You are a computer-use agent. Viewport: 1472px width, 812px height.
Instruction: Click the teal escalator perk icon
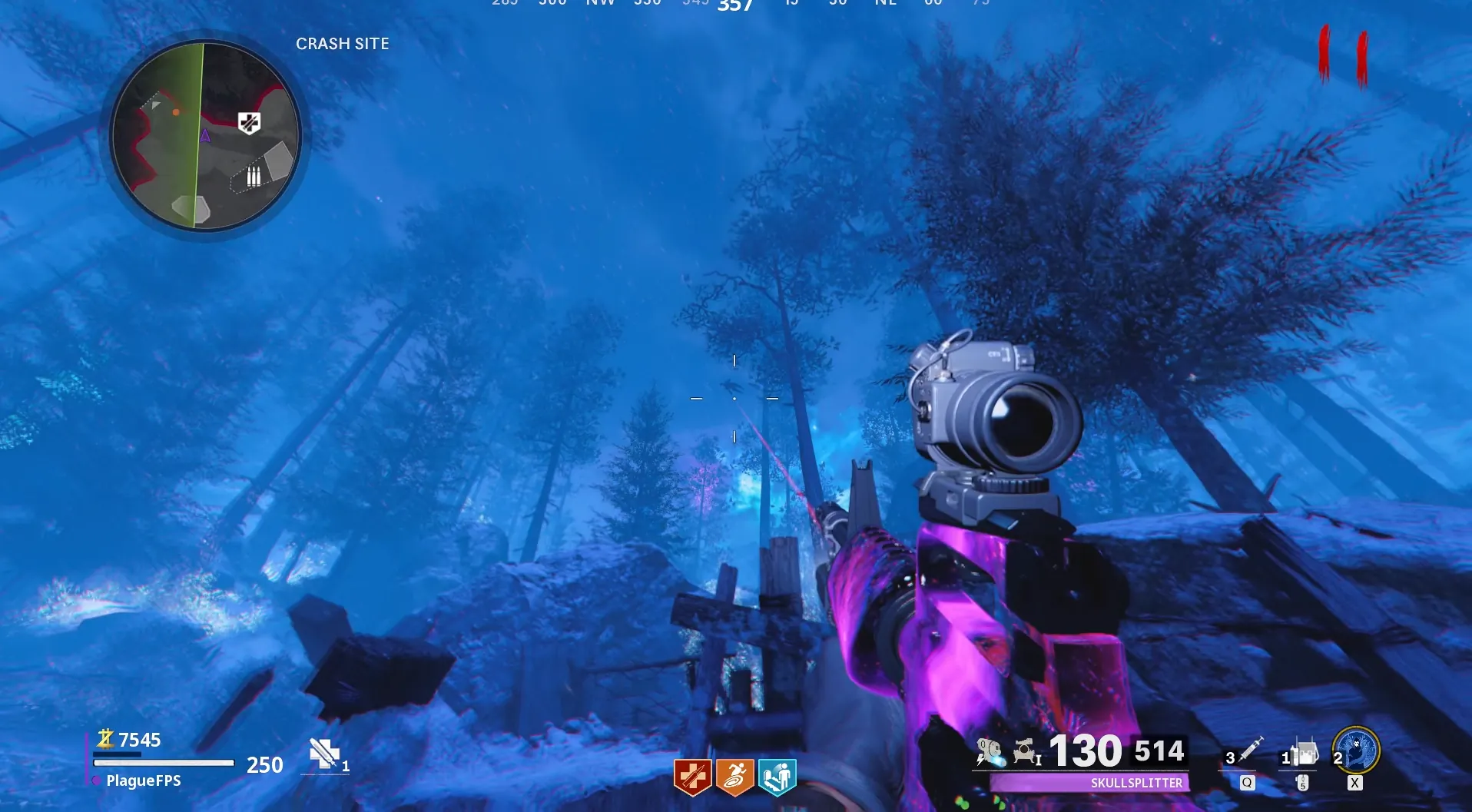click(777, 777)
